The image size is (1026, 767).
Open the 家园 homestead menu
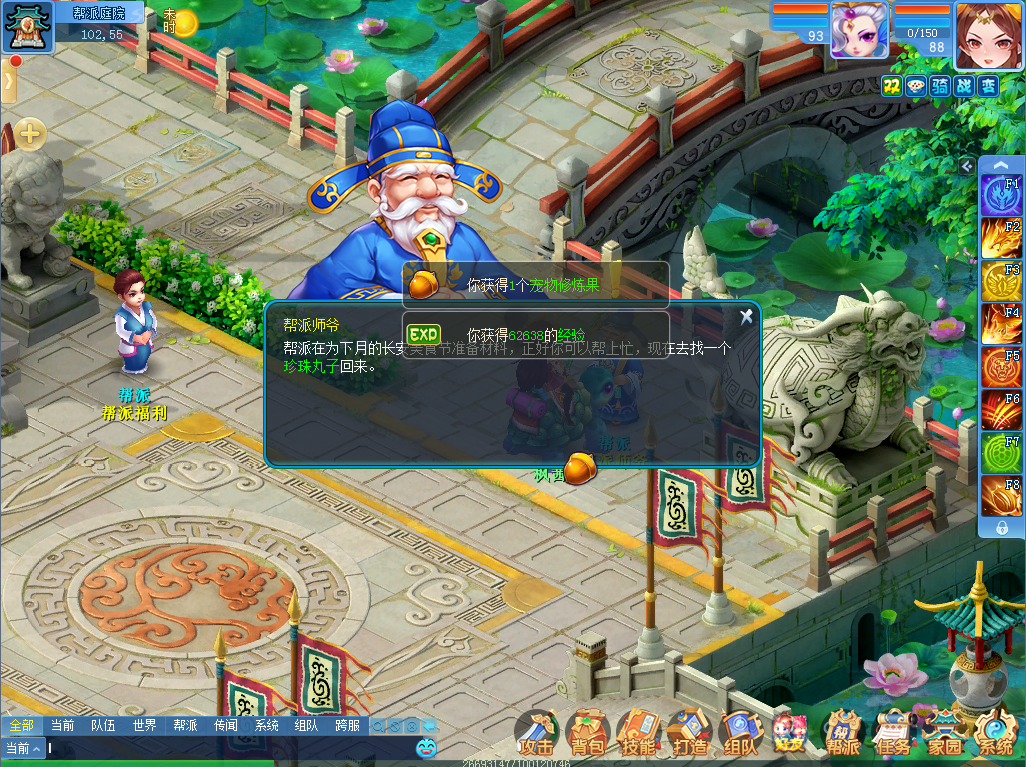pyautogui.click(x=945, y=735)
